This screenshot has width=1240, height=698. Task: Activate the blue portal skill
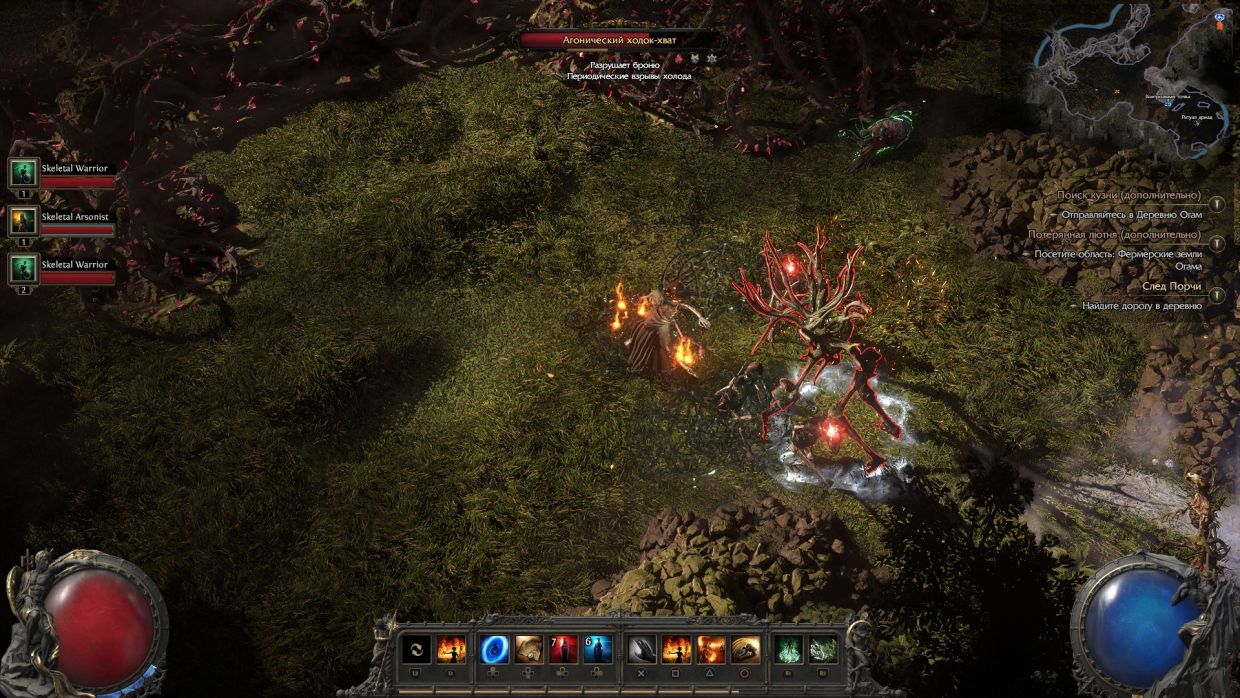coord(495,649)
